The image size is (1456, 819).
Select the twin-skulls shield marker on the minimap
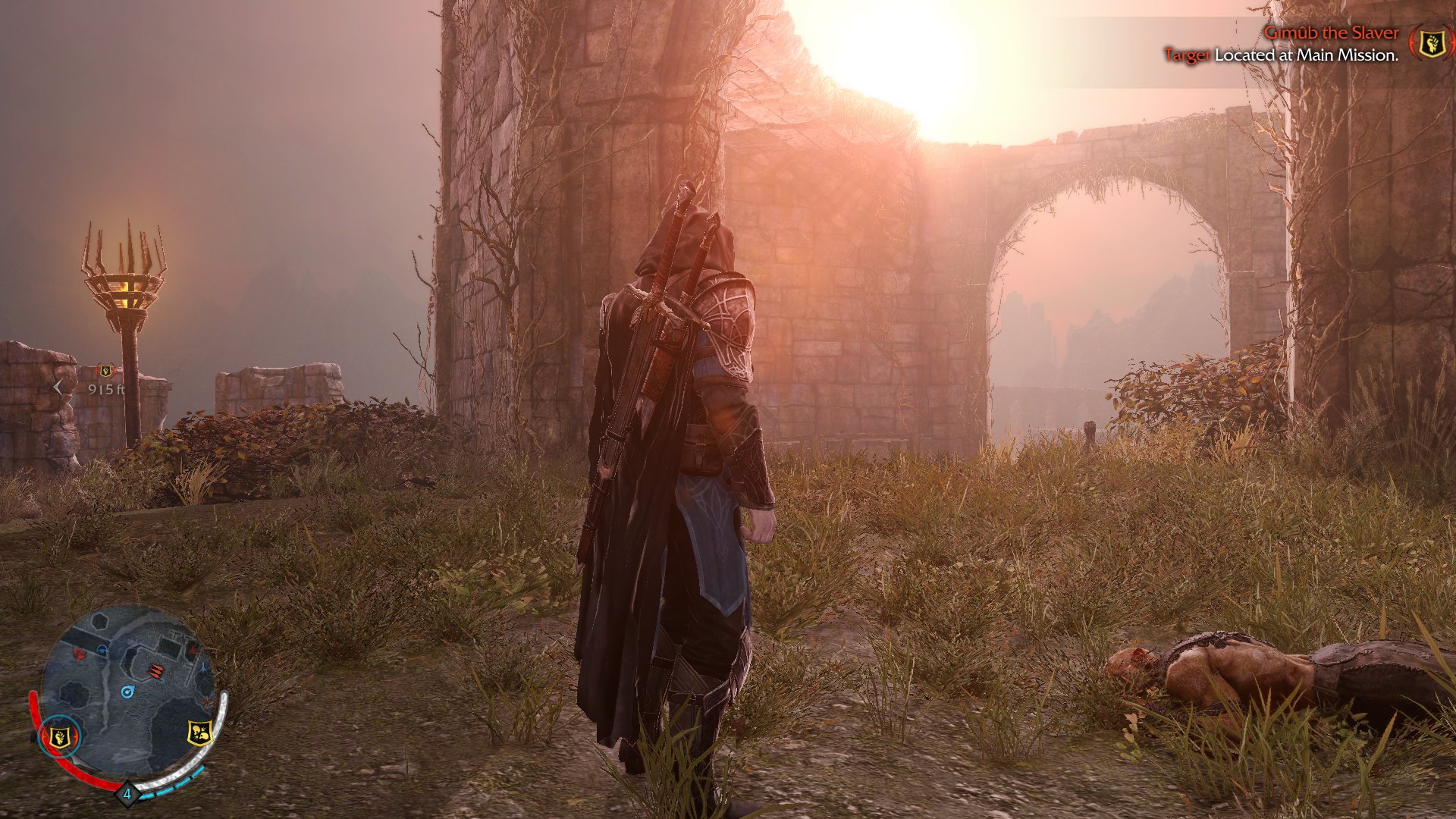coord(199,732)
